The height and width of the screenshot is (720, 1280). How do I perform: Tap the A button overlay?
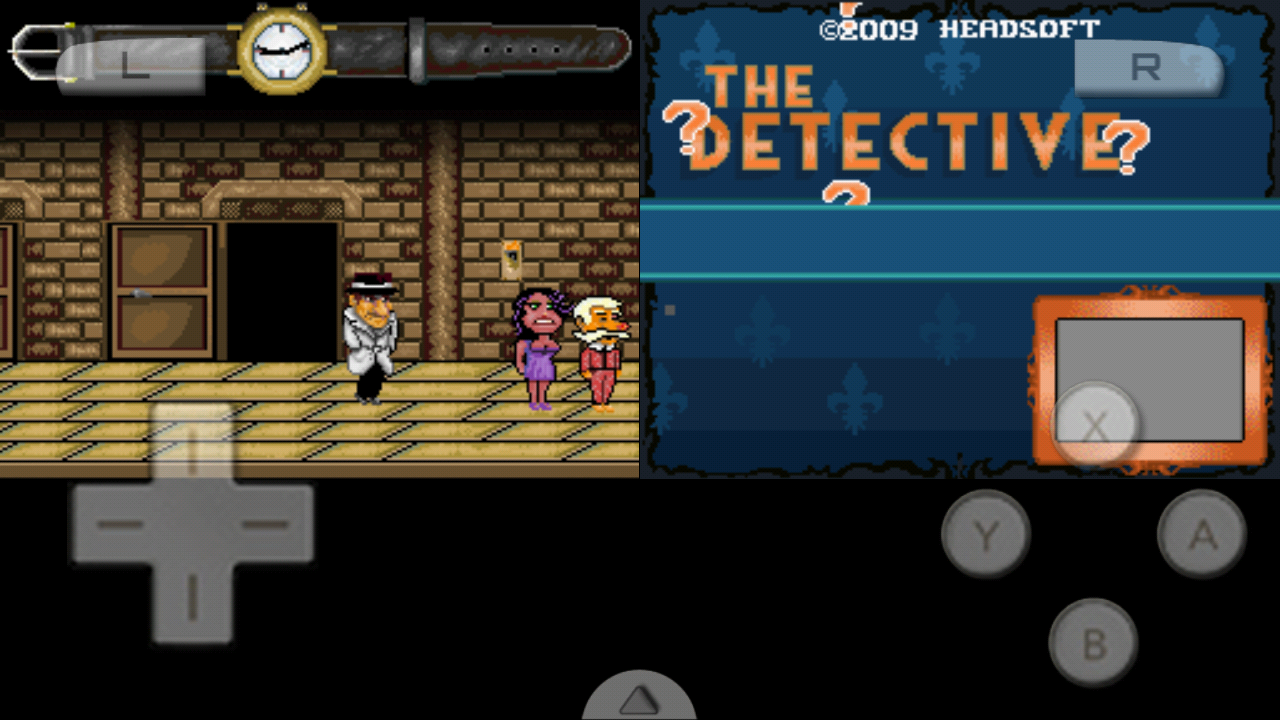tap(1202, 534)
